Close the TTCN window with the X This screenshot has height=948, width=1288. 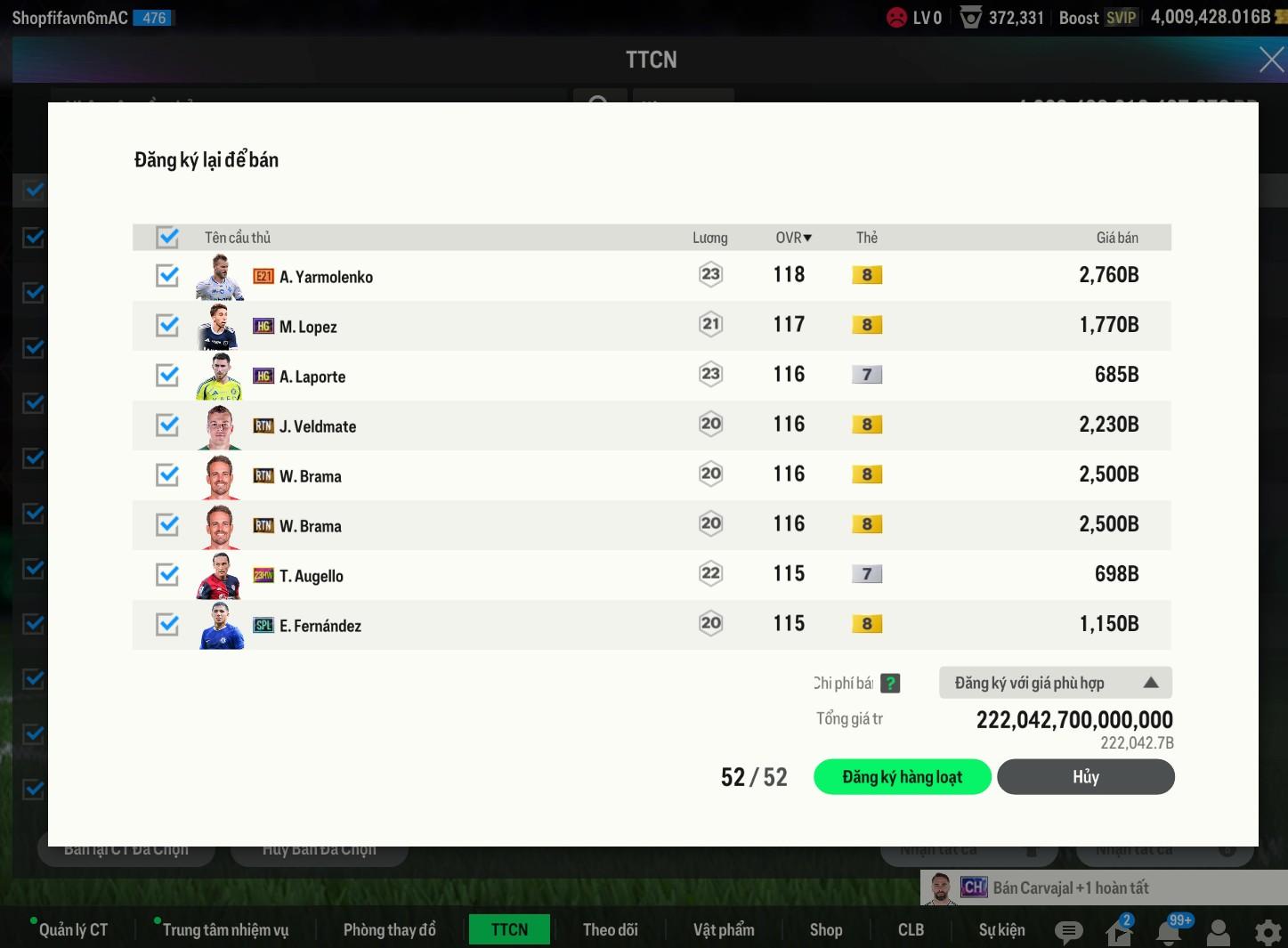point(1271,60)
